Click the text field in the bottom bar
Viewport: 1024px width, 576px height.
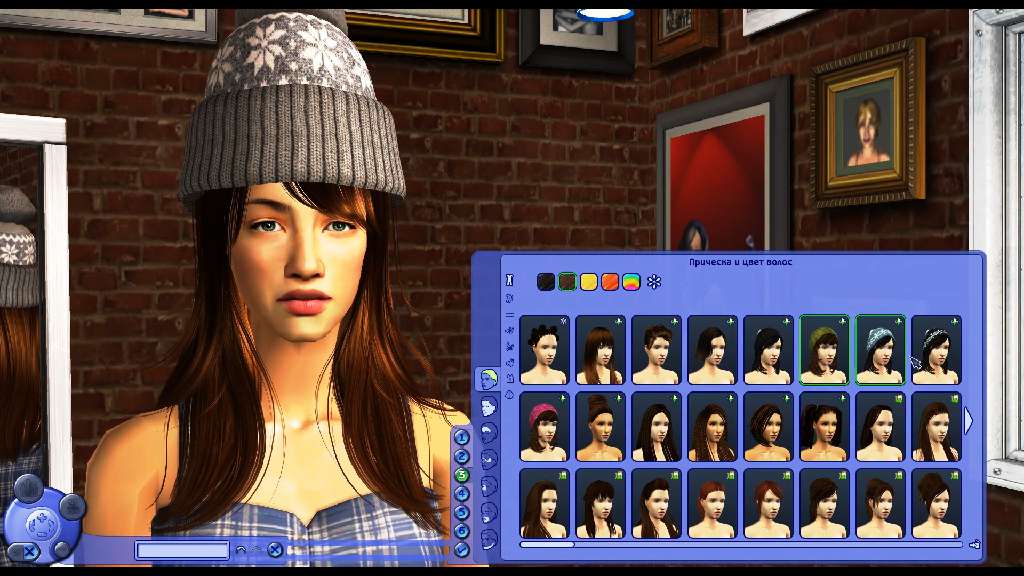(183, 550)
